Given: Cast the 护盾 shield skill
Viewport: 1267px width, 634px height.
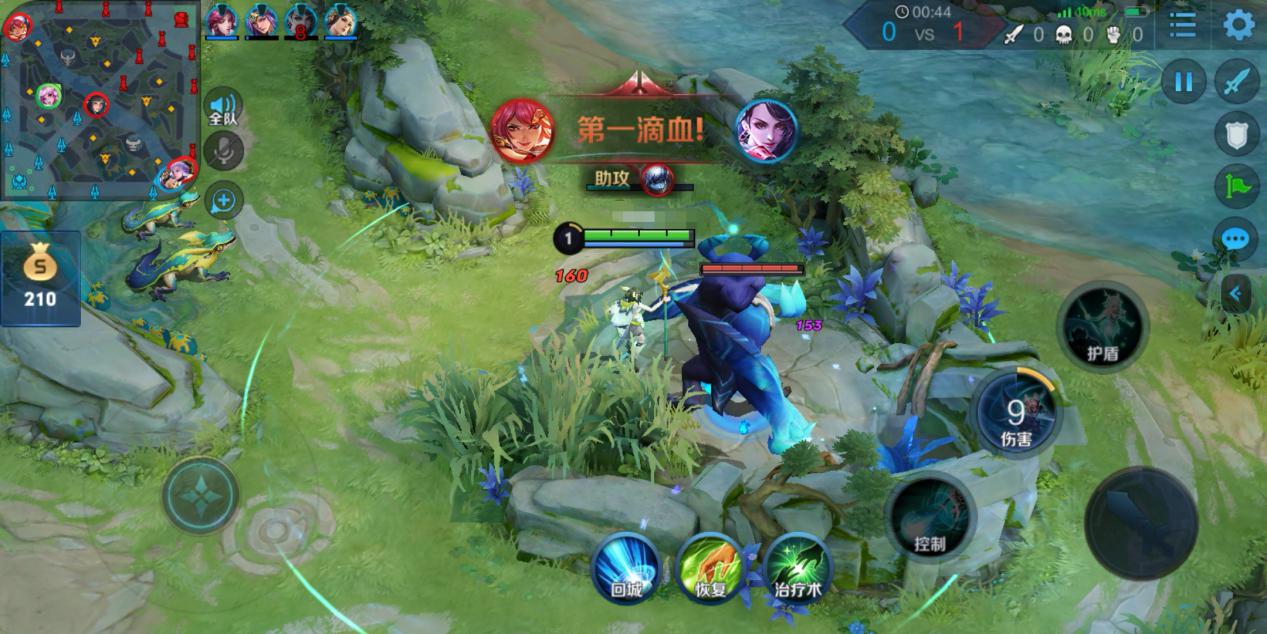Looking at the screenshot, I should (x=1102, y=327).
